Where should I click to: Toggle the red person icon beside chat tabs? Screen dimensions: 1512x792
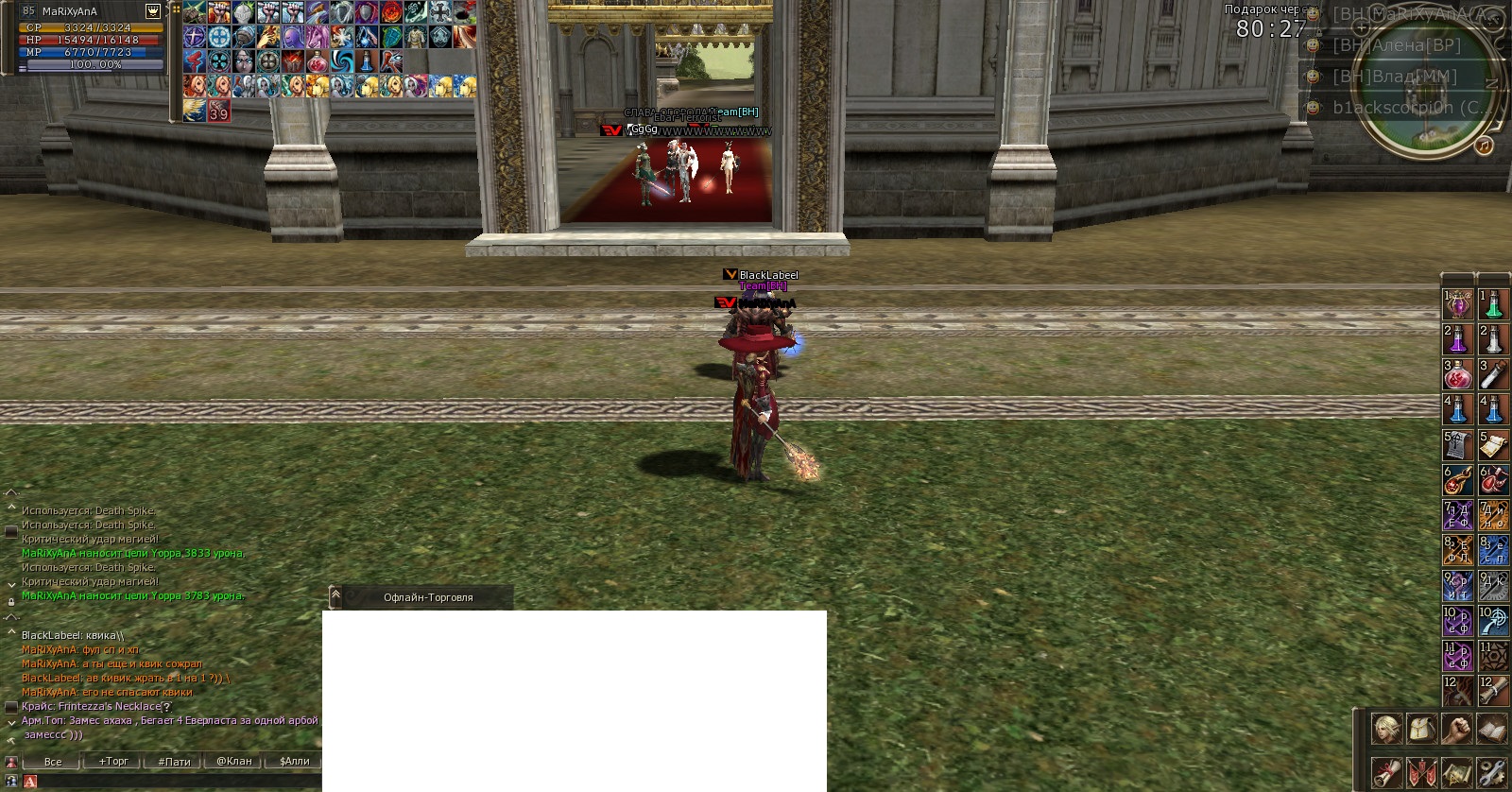(x=11, y=761)
